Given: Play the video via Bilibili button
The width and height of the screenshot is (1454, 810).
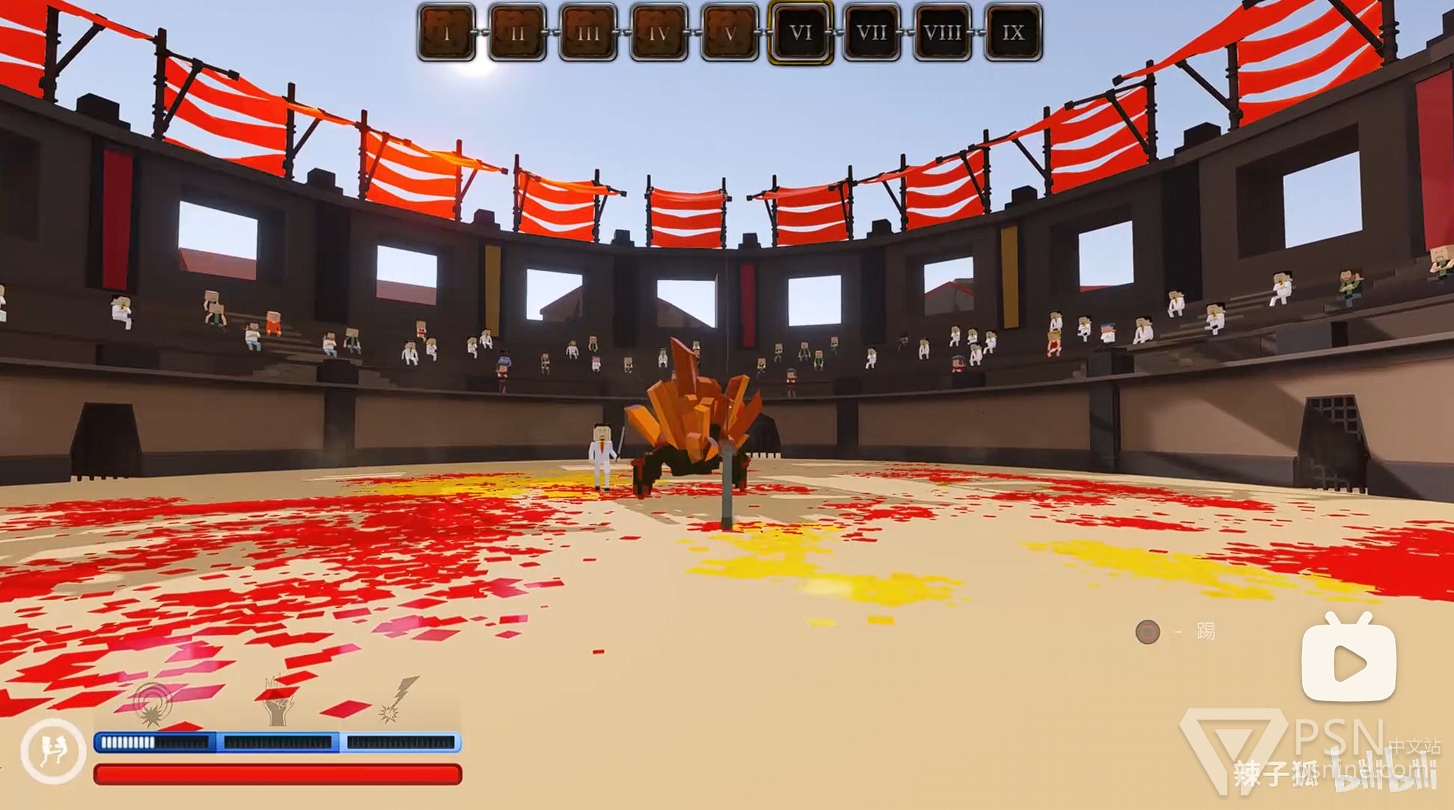Looking at the screenshot, I should 1348,660.
